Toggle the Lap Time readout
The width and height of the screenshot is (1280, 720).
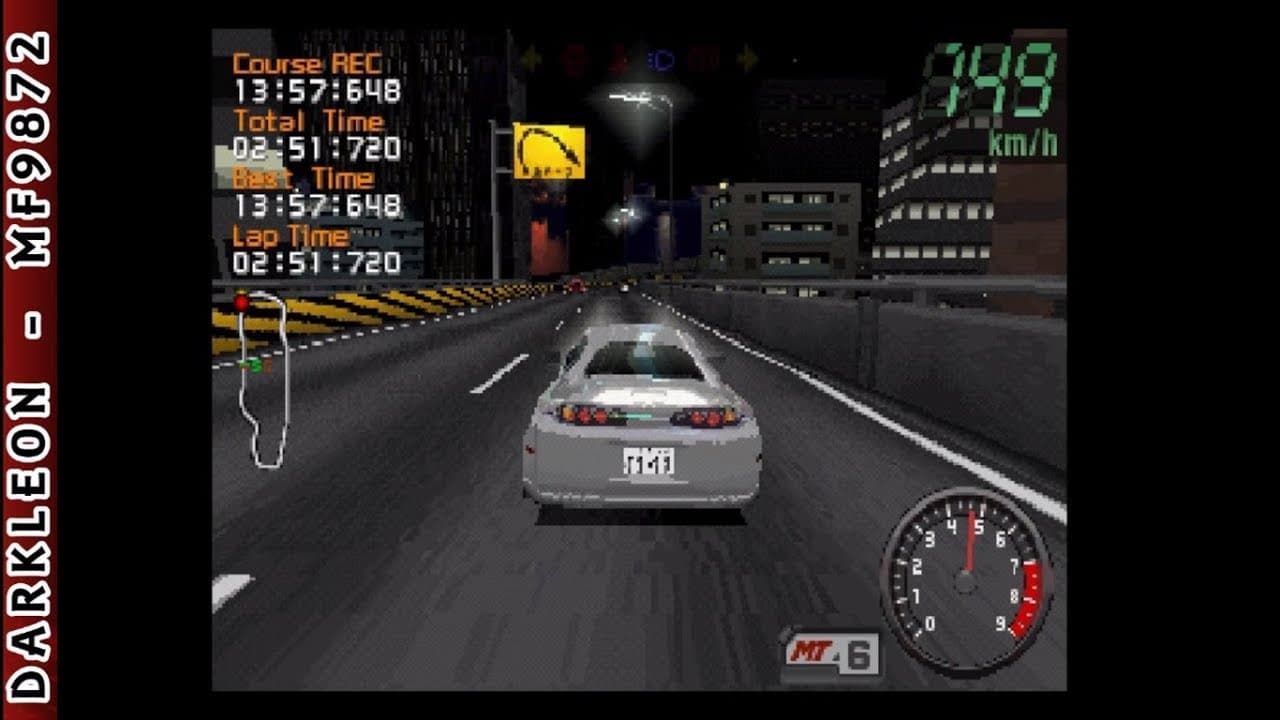[293, 237]
